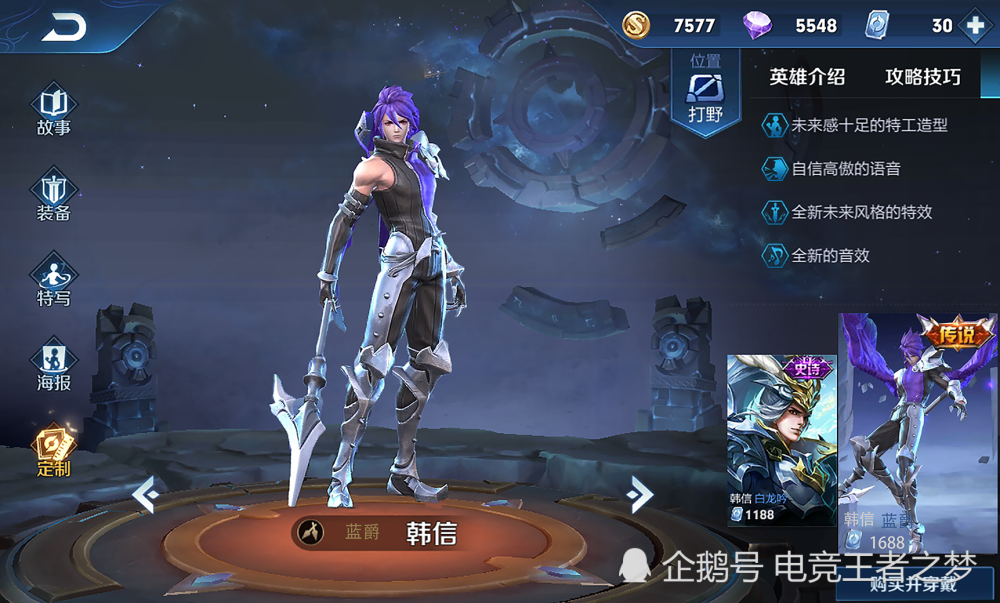Open the 装备 equipment page

(54, 196)
